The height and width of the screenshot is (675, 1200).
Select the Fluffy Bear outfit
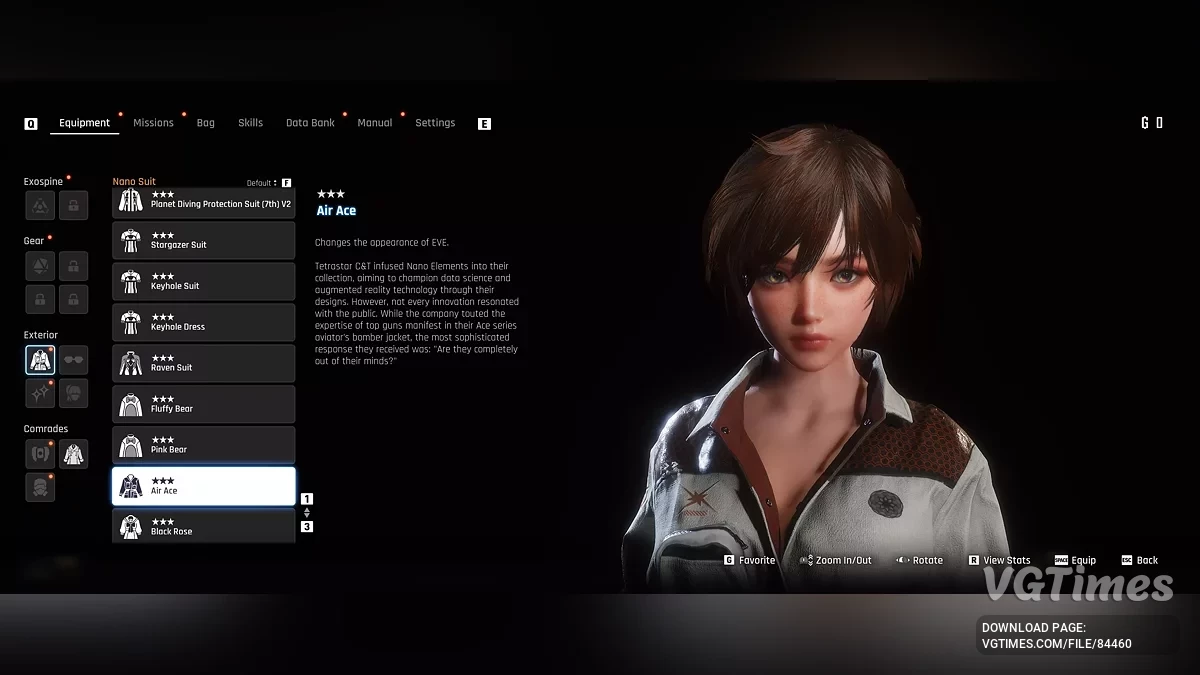(x=203, y=404)
